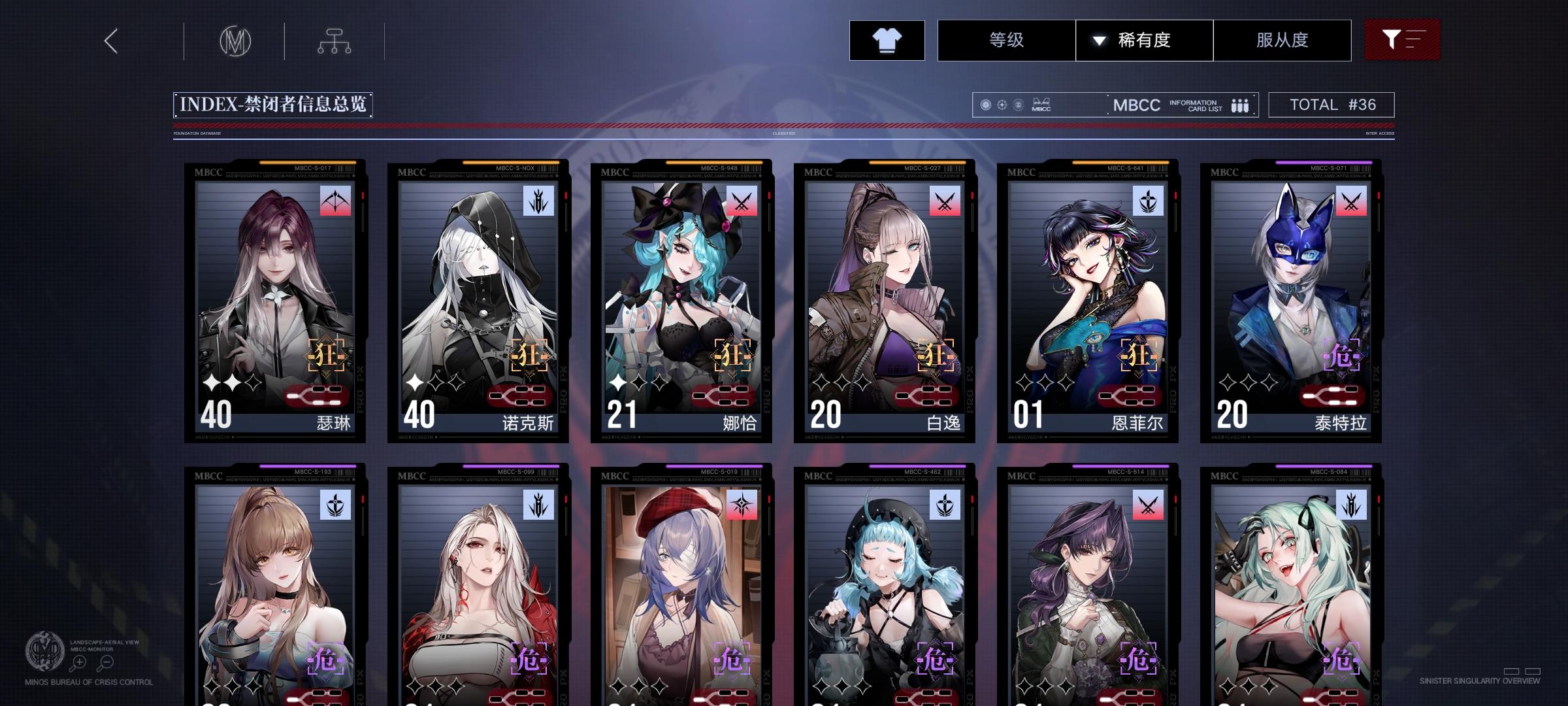Select the outfit shirt icon near the sort tabs
The height and width of the screenshot is (706, 1568).
click(x=887, y=40)
